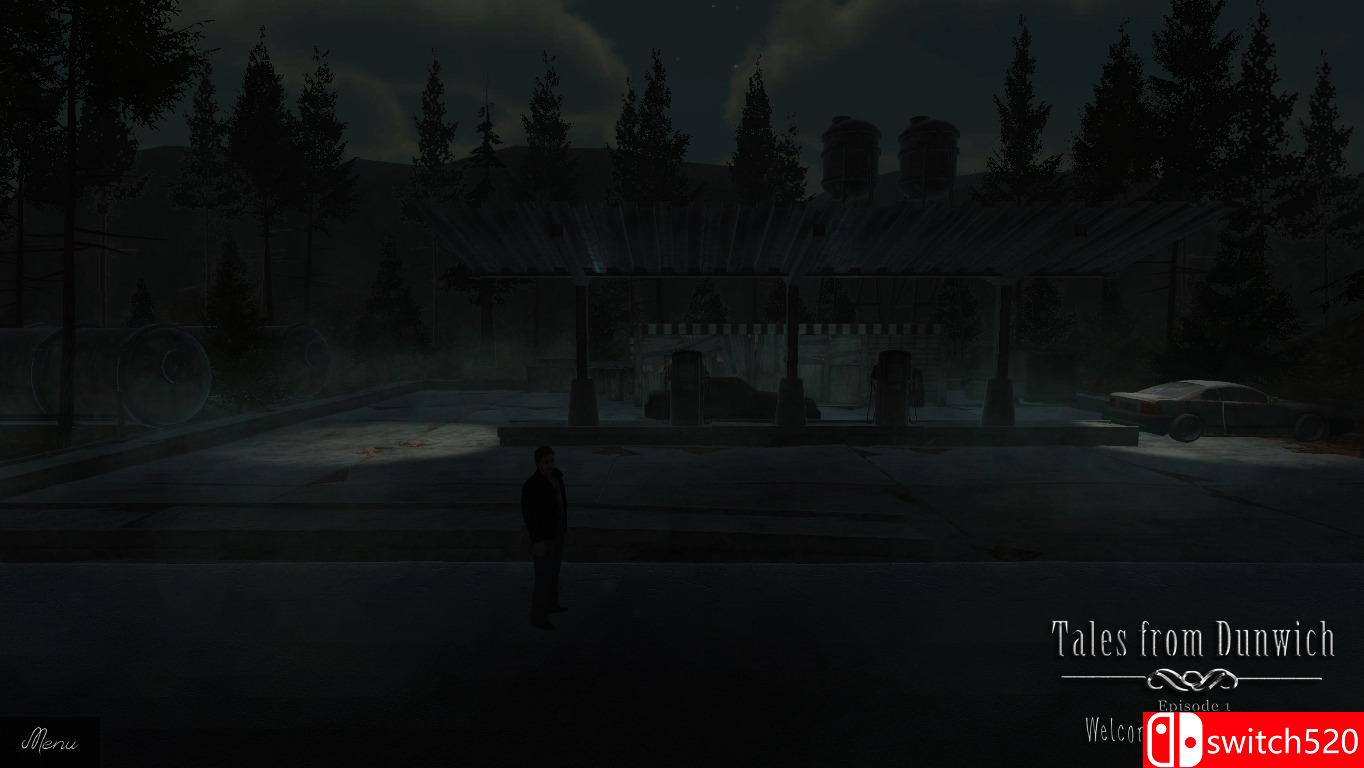Open the Menu in the bottom-left corner
Viewport: 1364px width, 768px height.
(x=50, y=743)
